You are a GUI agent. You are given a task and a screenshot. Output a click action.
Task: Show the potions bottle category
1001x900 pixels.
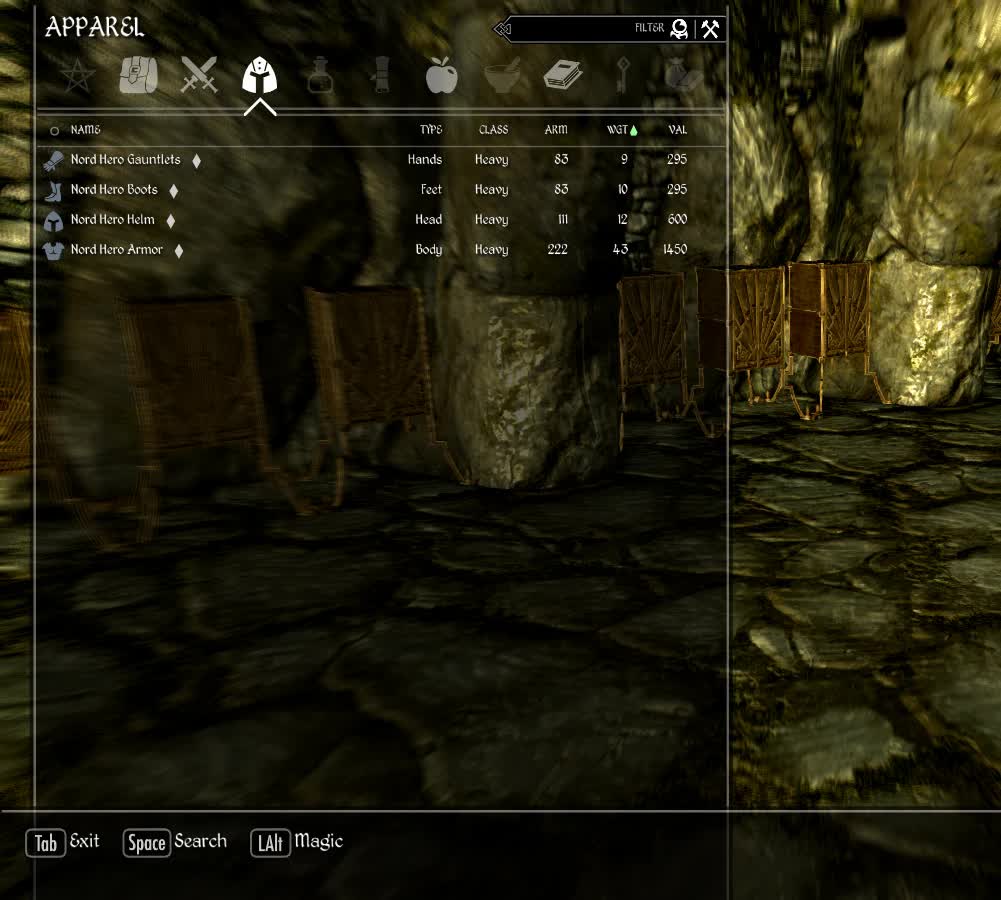tap(320, 76)
